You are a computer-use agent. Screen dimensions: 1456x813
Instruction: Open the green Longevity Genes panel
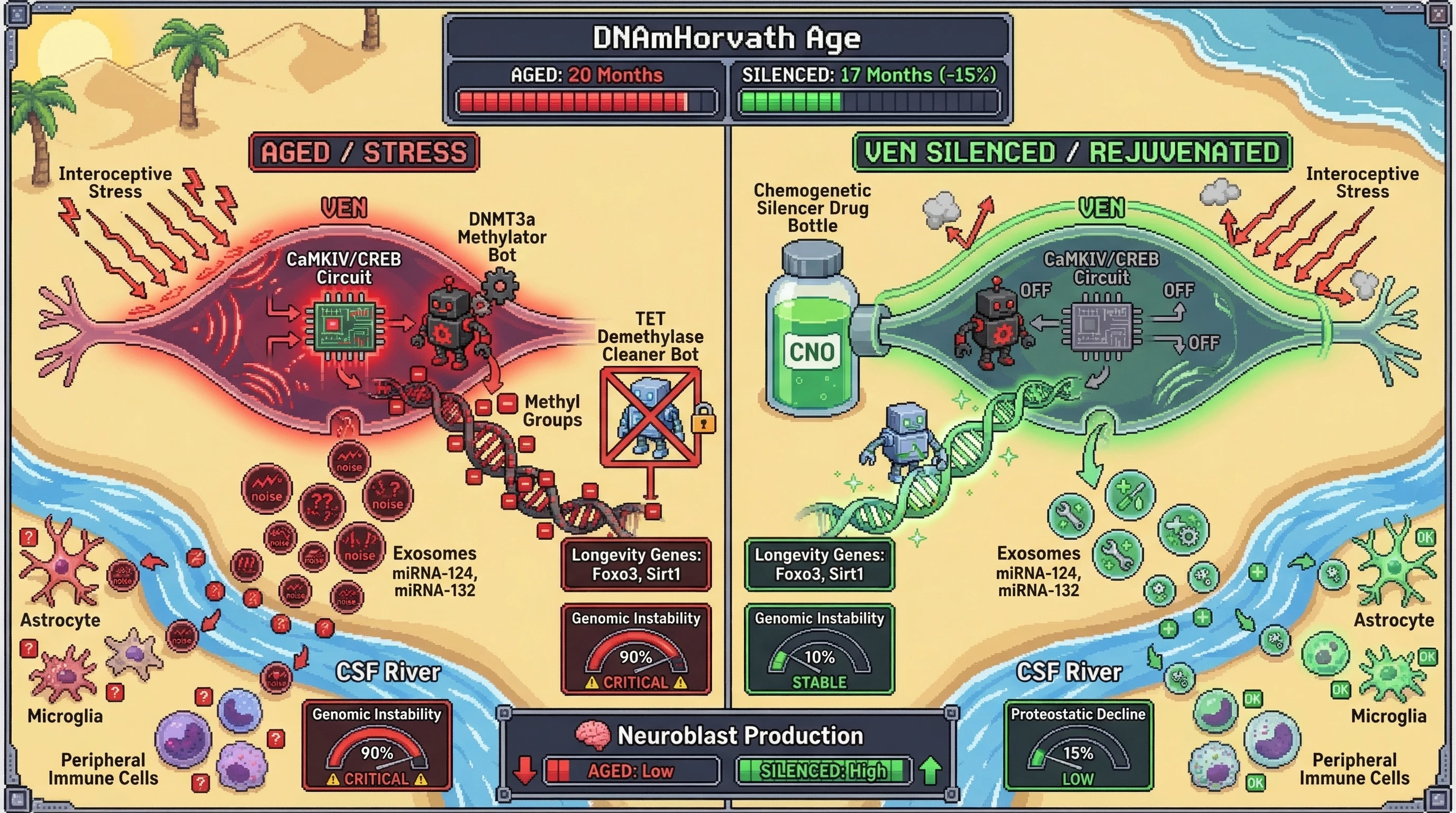point(819,564)
